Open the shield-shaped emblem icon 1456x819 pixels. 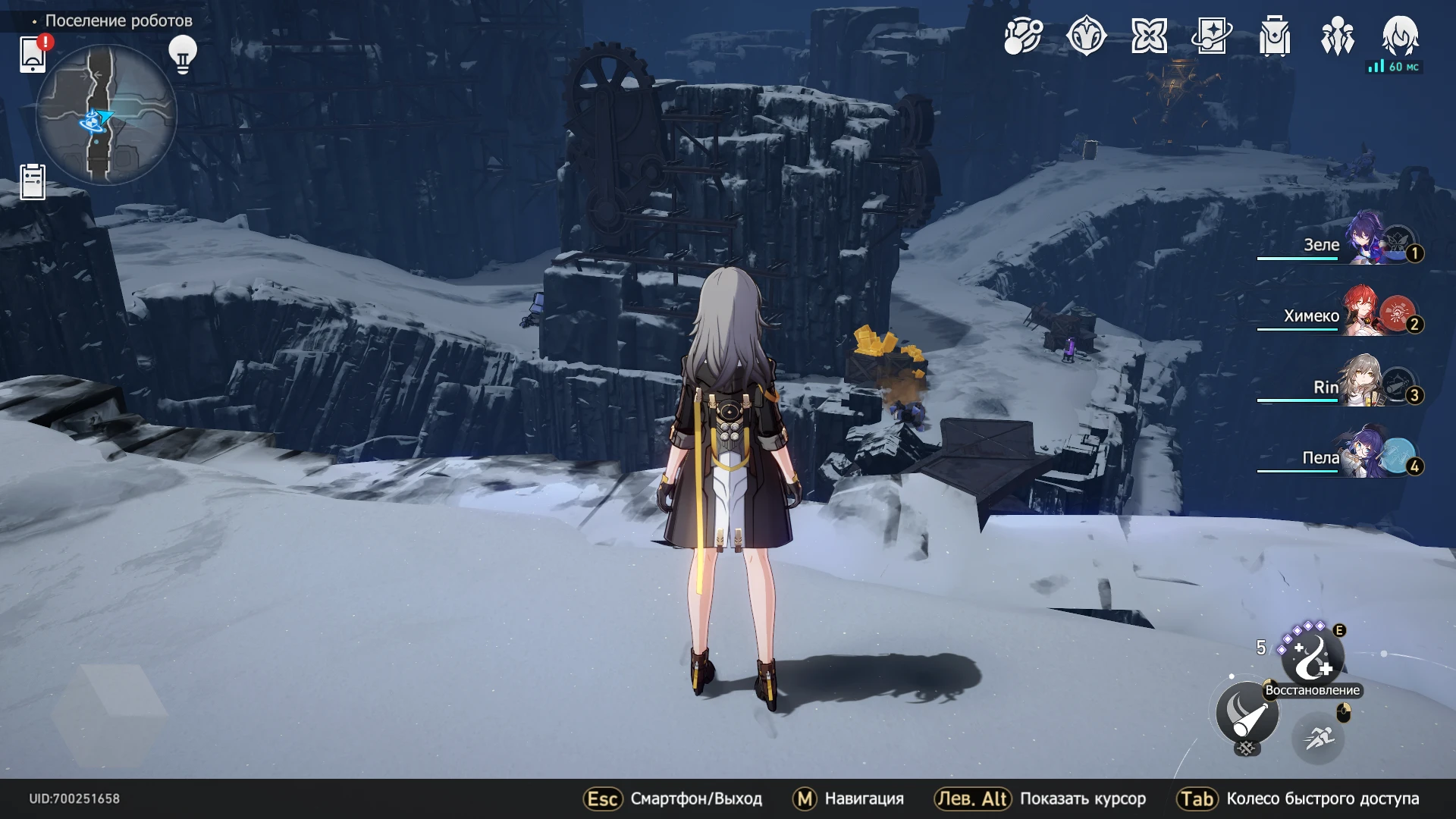pos(1086,36)
